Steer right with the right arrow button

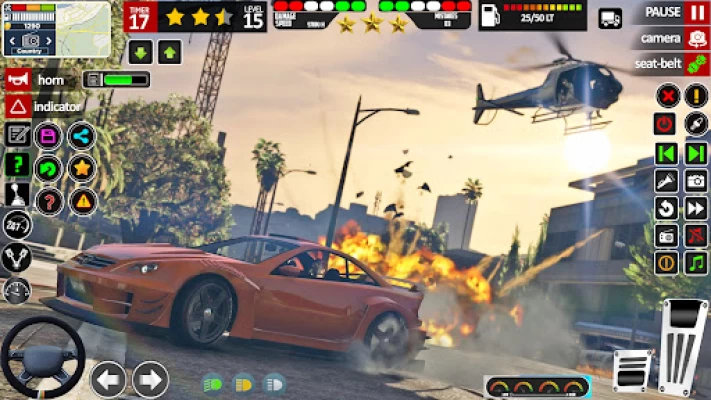150,379
